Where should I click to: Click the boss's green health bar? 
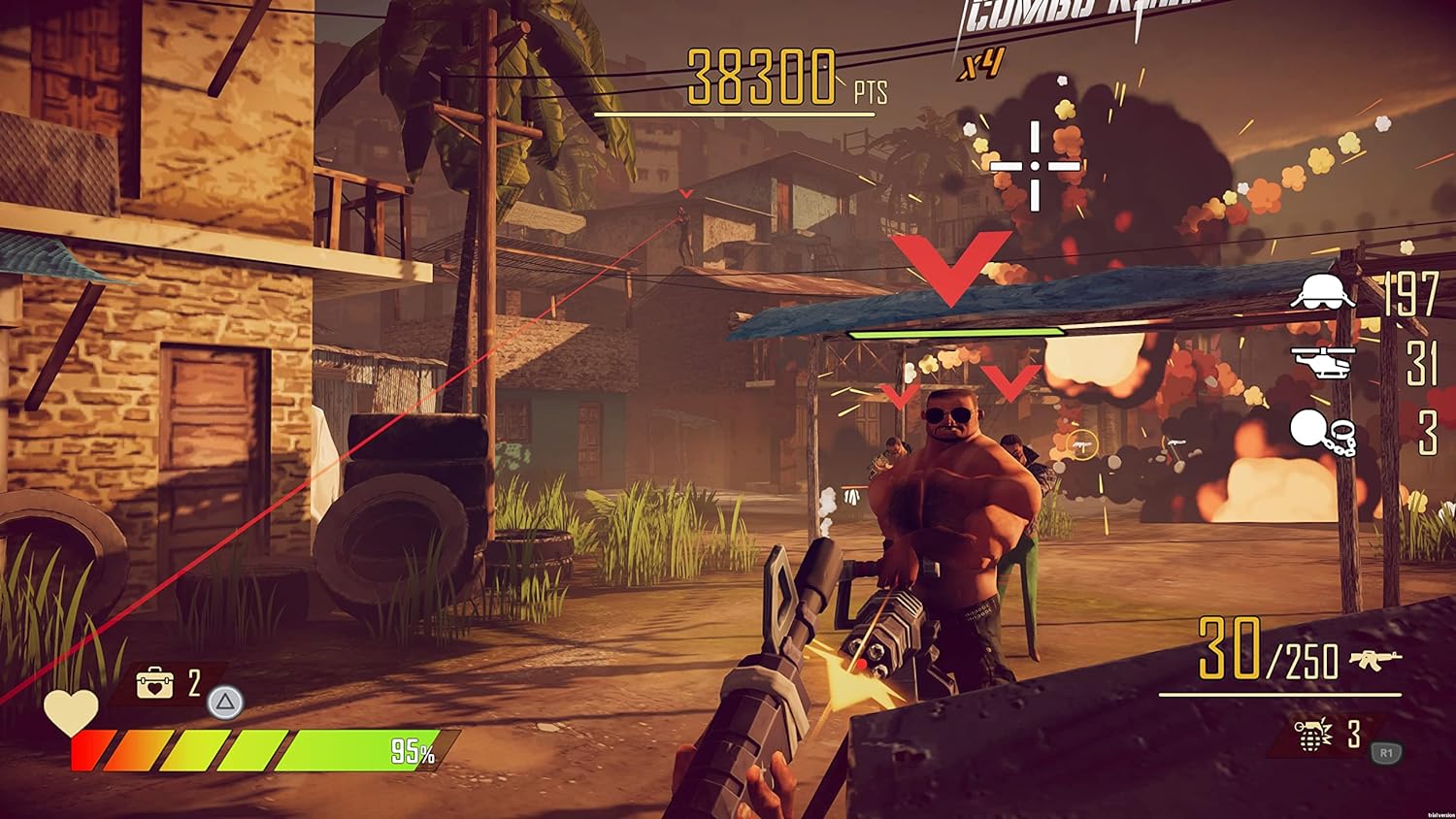[956, 330]
